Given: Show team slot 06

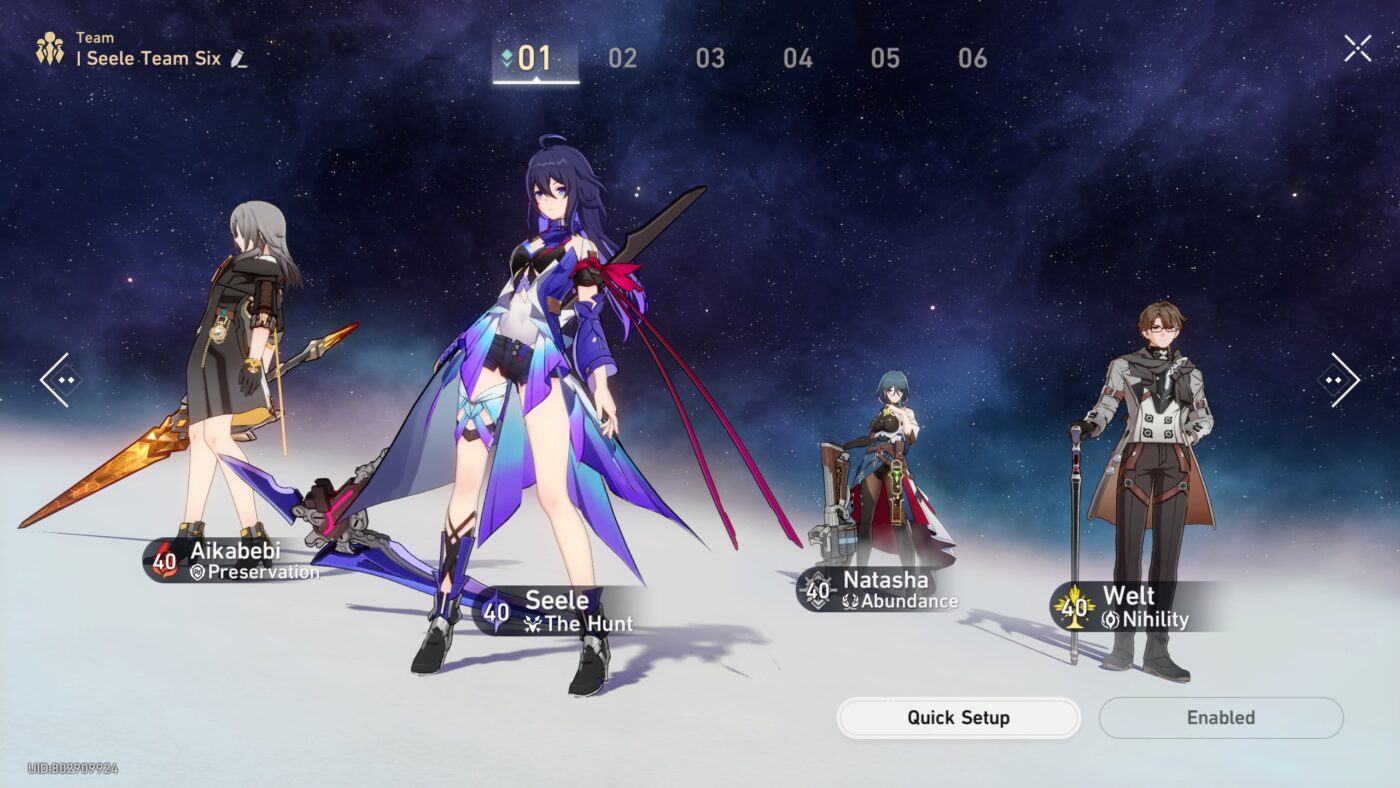Looking at the screenshot, I should coord(972,58).
